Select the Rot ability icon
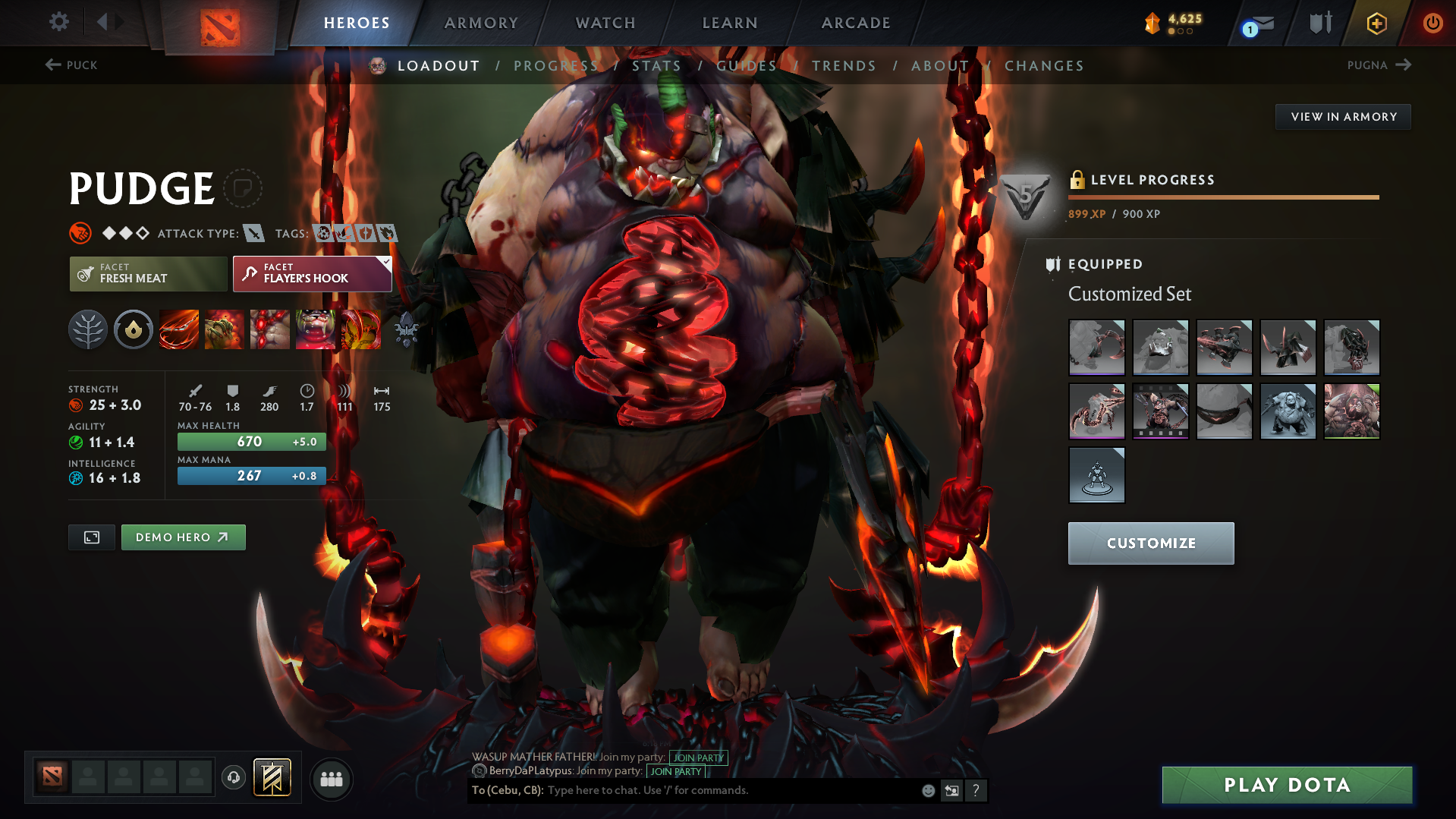The height and width of the screenshot is (819, 1456). tap(225, 329)
